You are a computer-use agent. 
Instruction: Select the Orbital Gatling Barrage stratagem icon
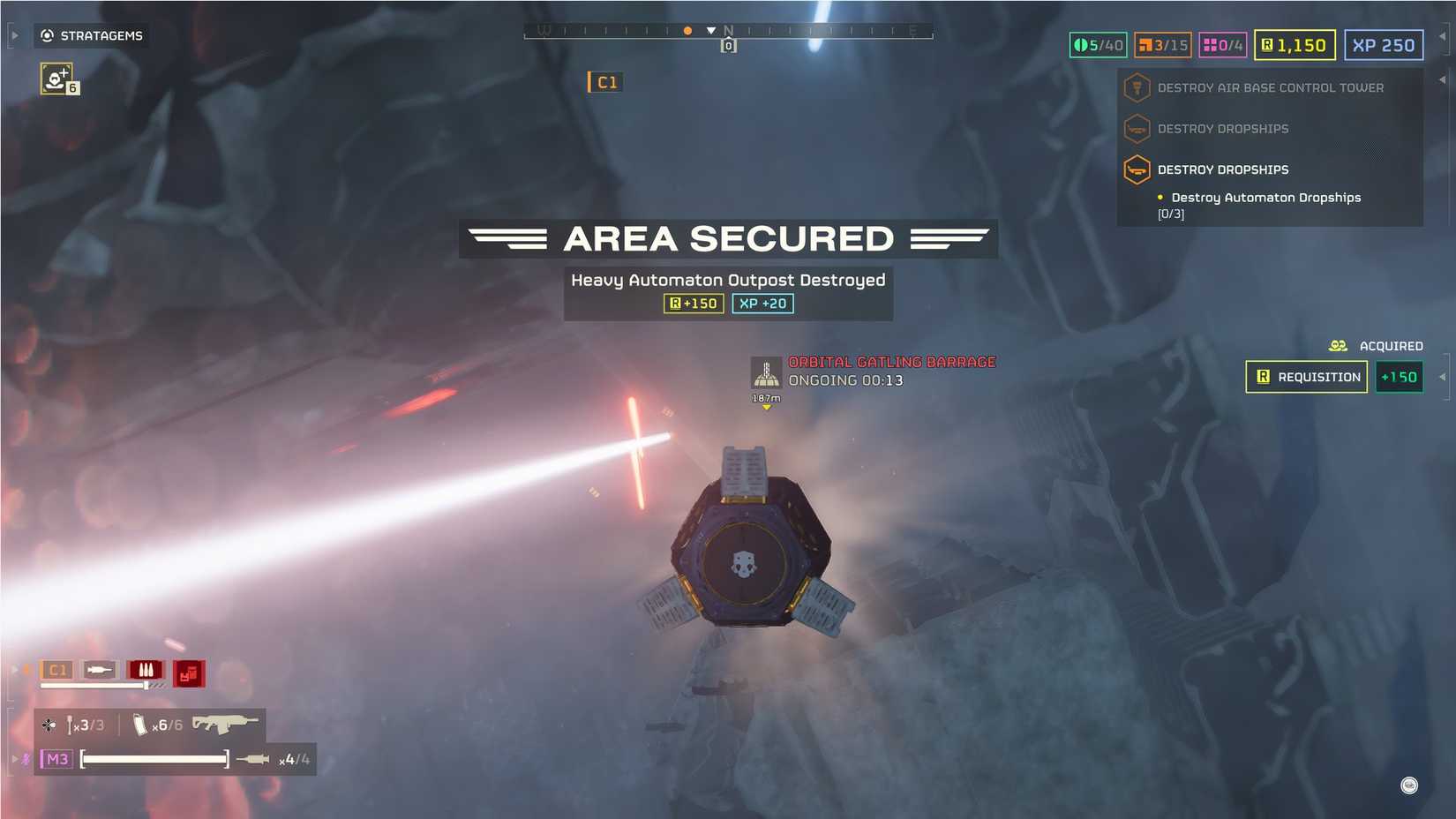765,372
